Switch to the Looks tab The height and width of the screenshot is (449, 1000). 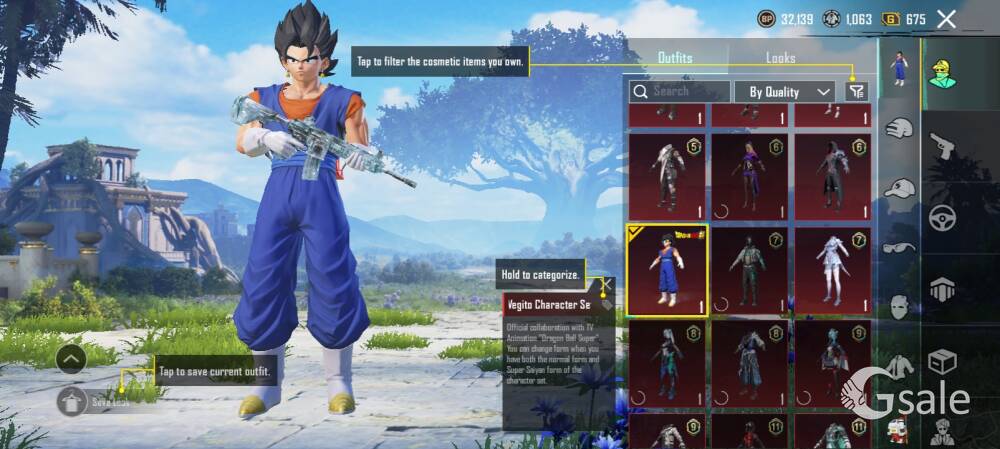tap(781, 58)
